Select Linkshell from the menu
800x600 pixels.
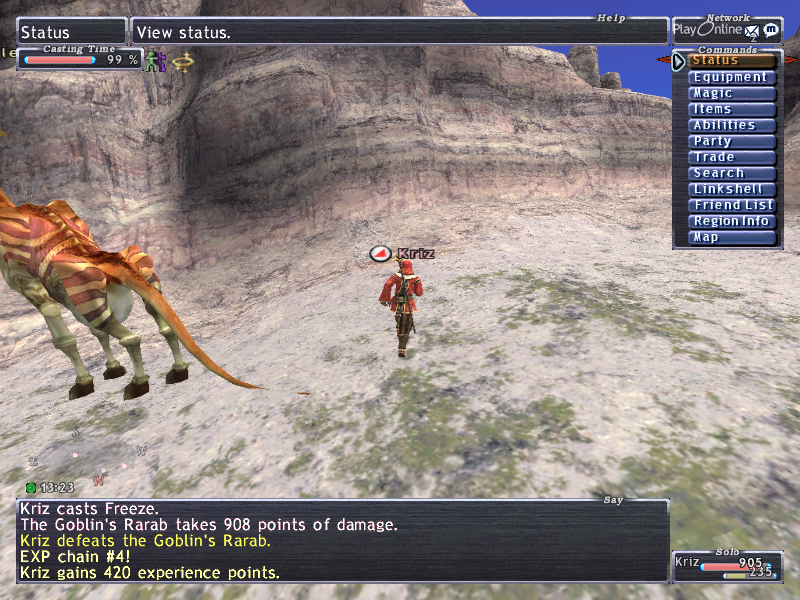pyautogui.click(x=733, y=189)
